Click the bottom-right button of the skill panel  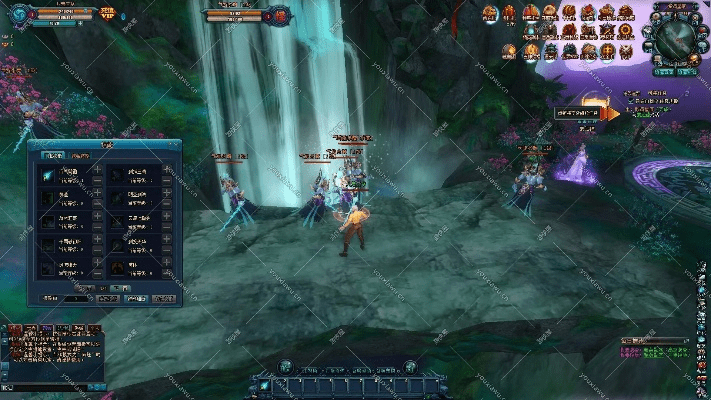163,298
